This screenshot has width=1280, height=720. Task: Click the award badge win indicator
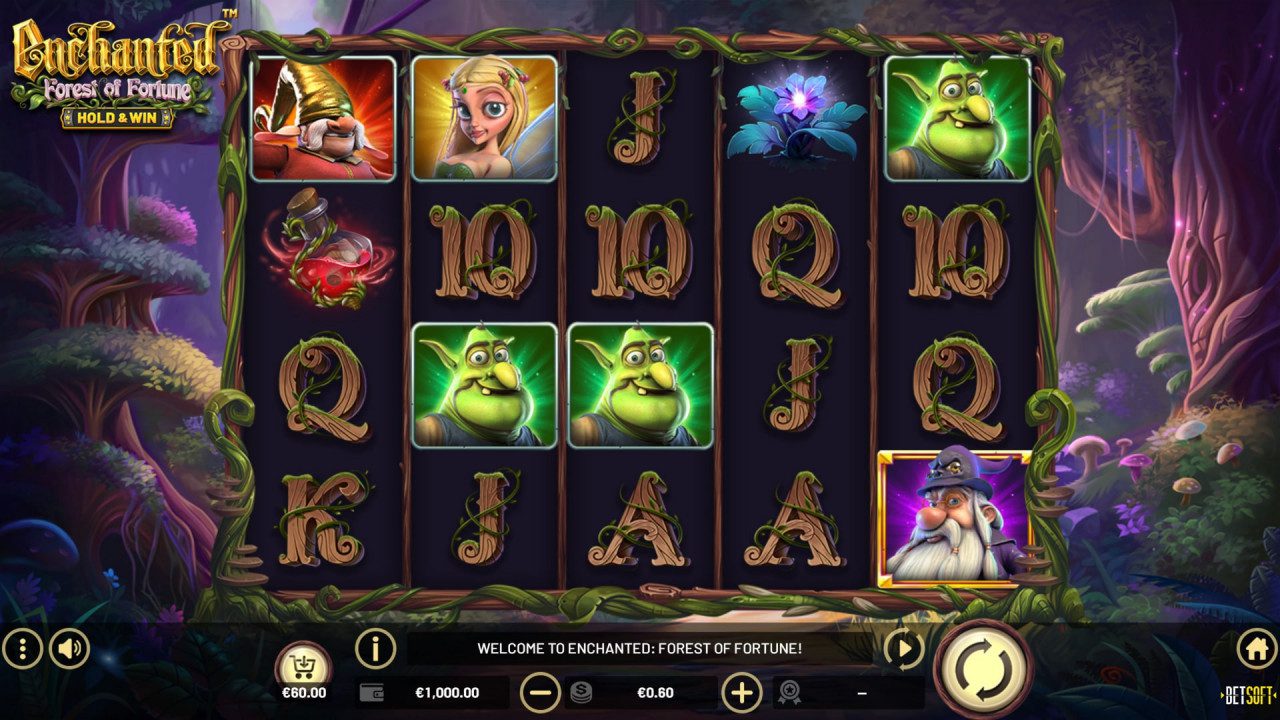791,690
